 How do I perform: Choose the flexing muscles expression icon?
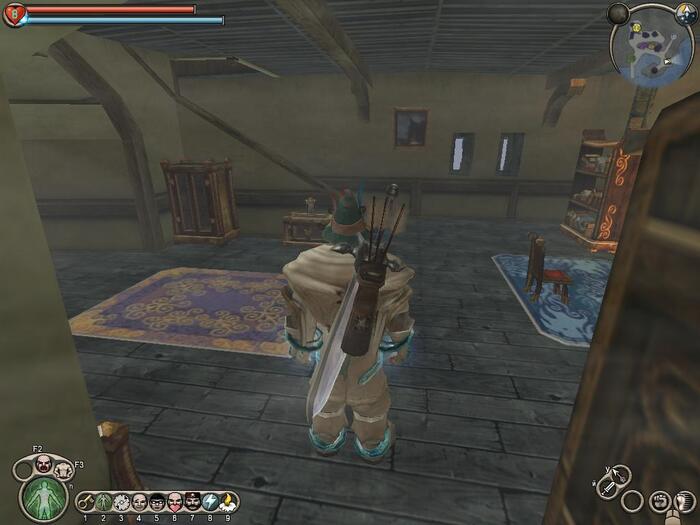(65, 469)
